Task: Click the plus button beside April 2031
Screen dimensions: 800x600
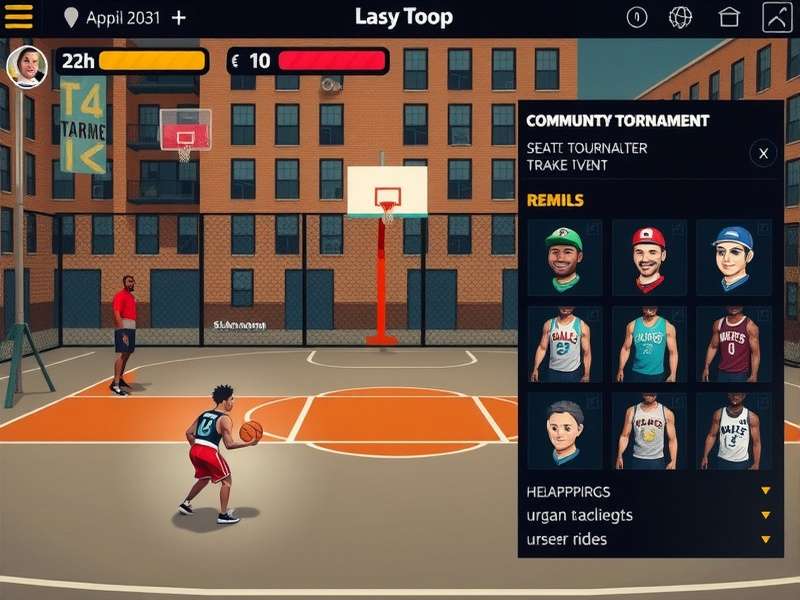Action: [179, 18]
